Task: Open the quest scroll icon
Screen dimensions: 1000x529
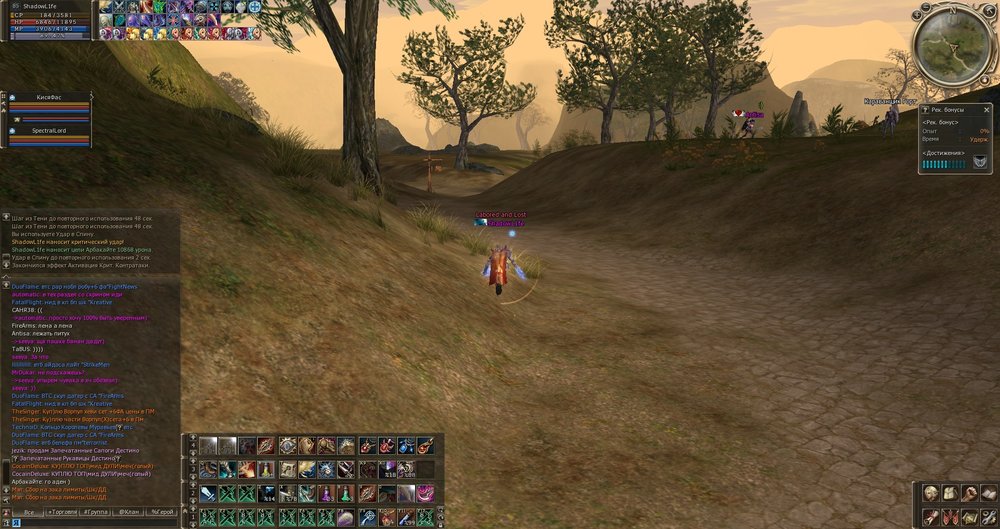Action: (x=930, y=516)
